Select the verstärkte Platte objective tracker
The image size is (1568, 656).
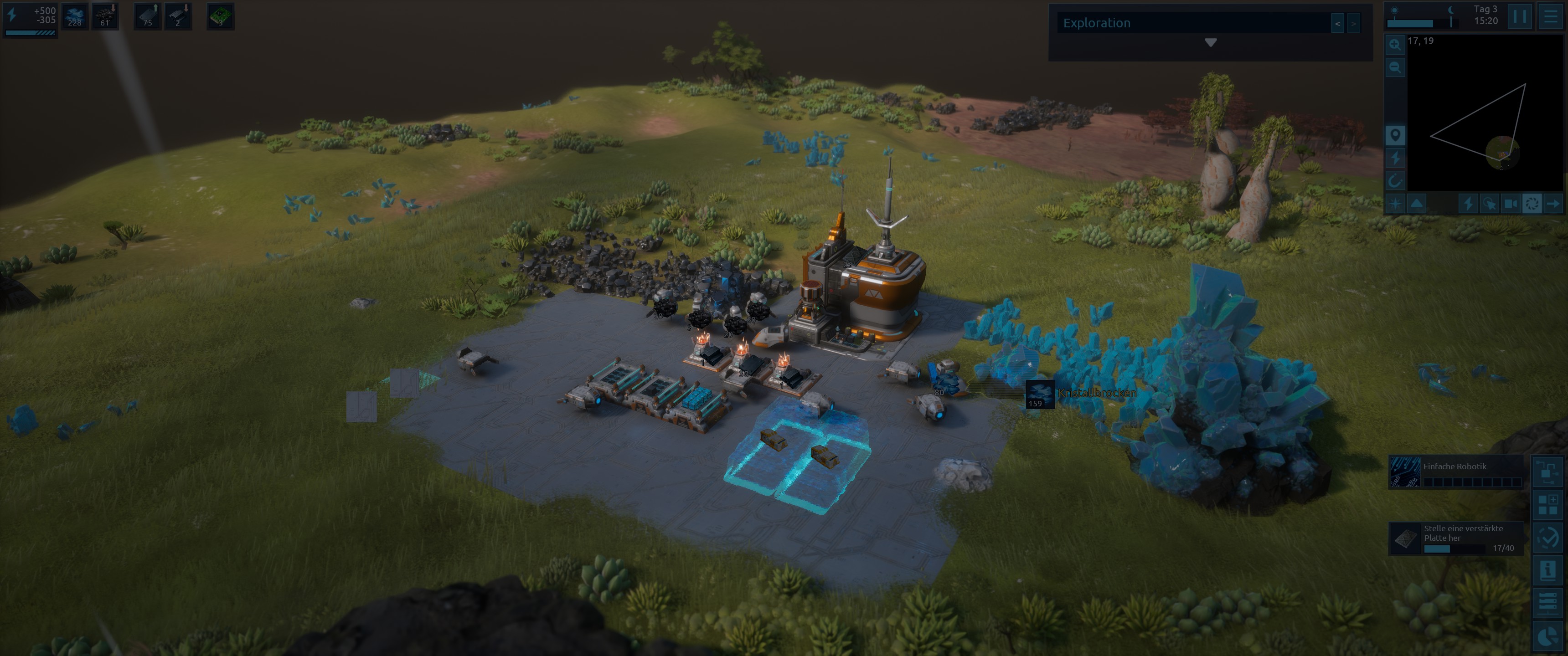(1456, 538)
